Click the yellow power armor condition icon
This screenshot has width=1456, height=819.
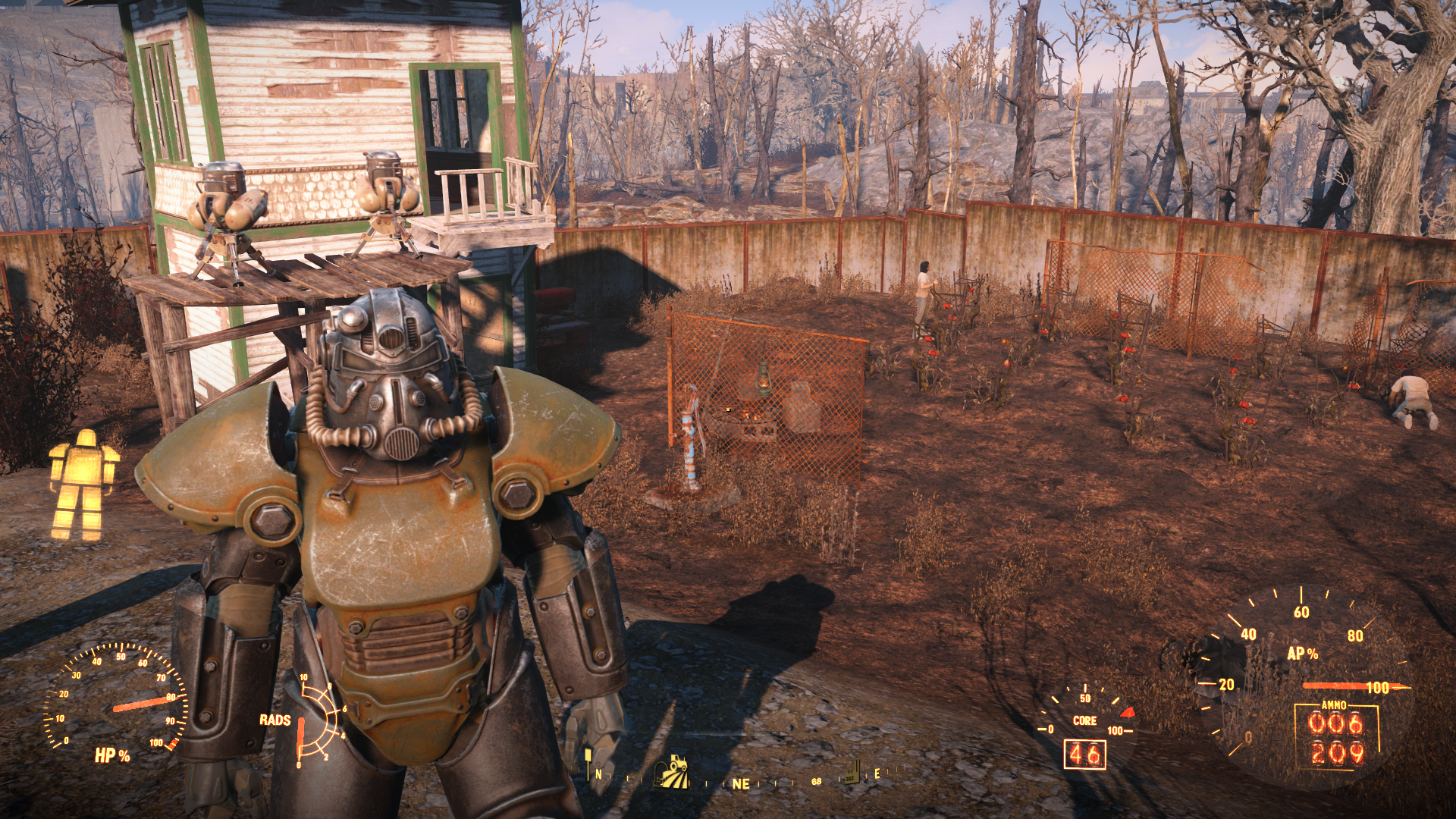(83, 485)
